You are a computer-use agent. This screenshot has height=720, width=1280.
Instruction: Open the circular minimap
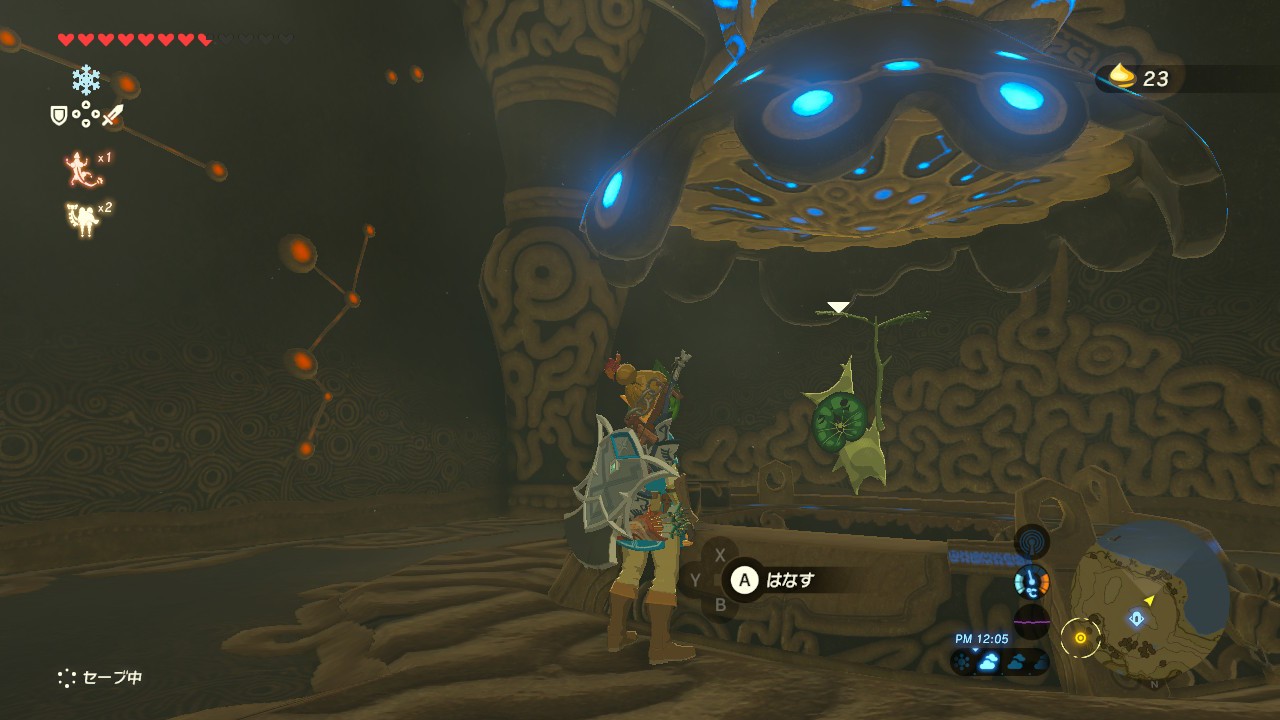coord(1150,598)
